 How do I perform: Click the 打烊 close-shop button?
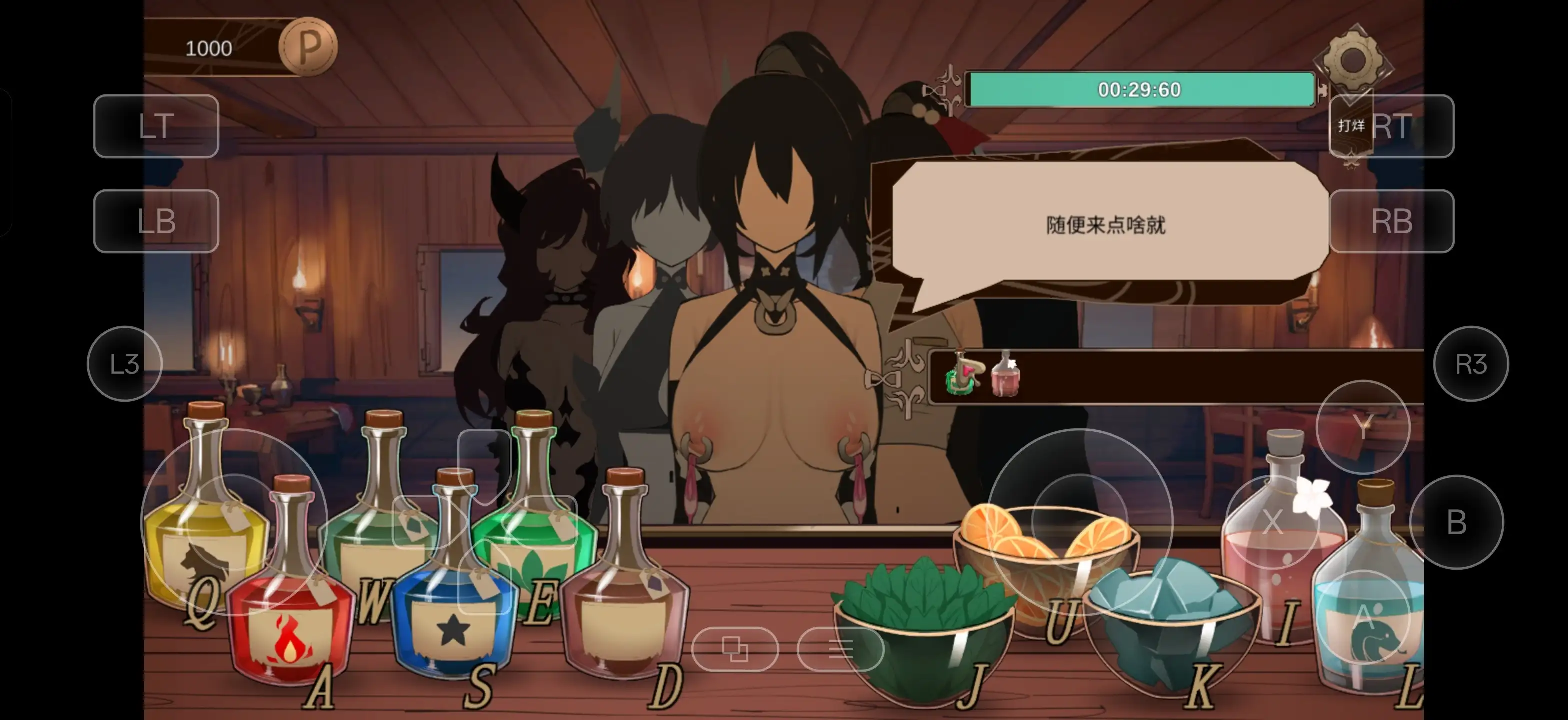(x=1351, y=126)
